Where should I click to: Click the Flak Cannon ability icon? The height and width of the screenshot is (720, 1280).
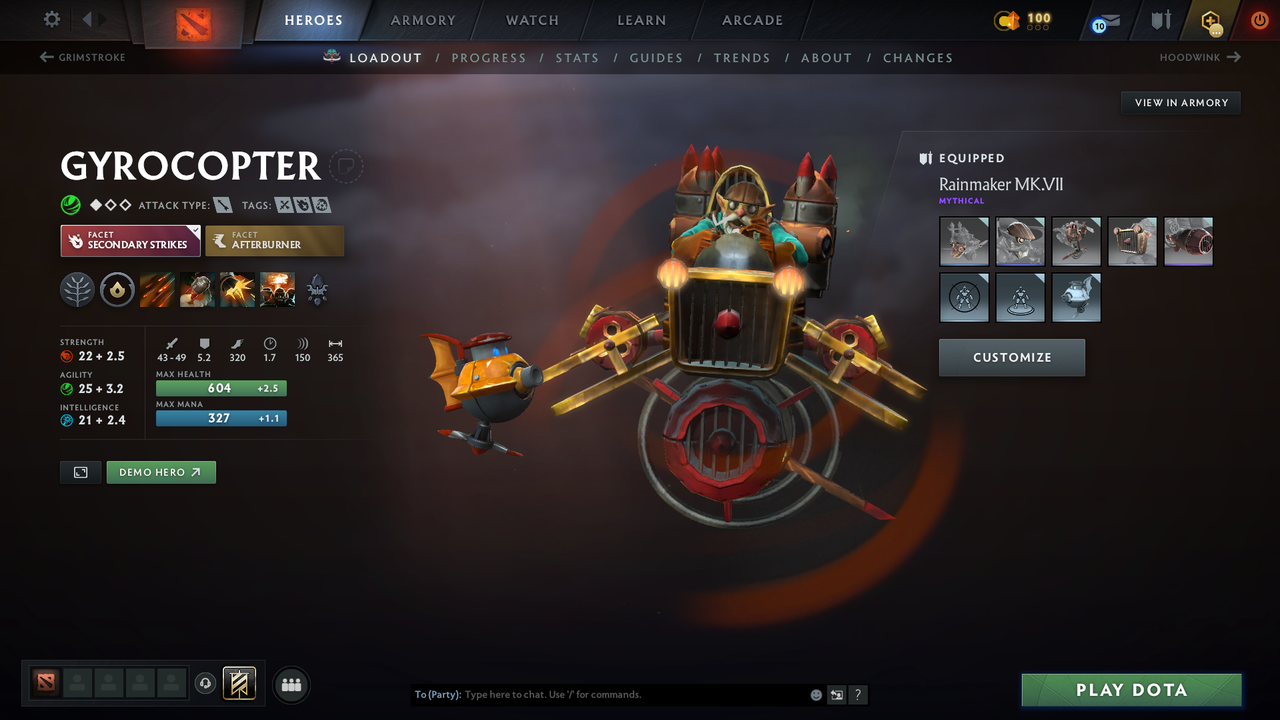point(237,290)
